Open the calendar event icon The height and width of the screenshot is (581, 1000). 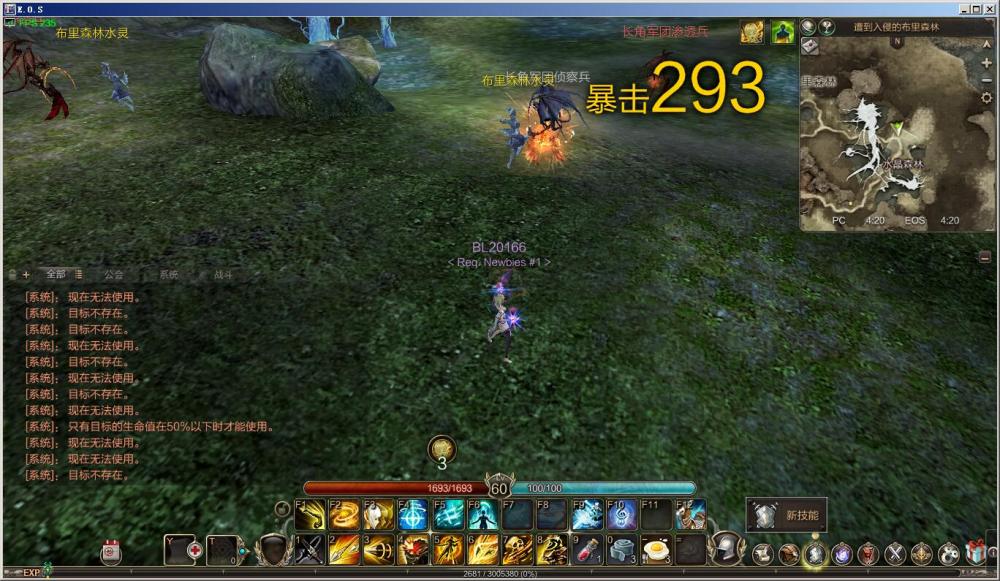pos(111,552)
